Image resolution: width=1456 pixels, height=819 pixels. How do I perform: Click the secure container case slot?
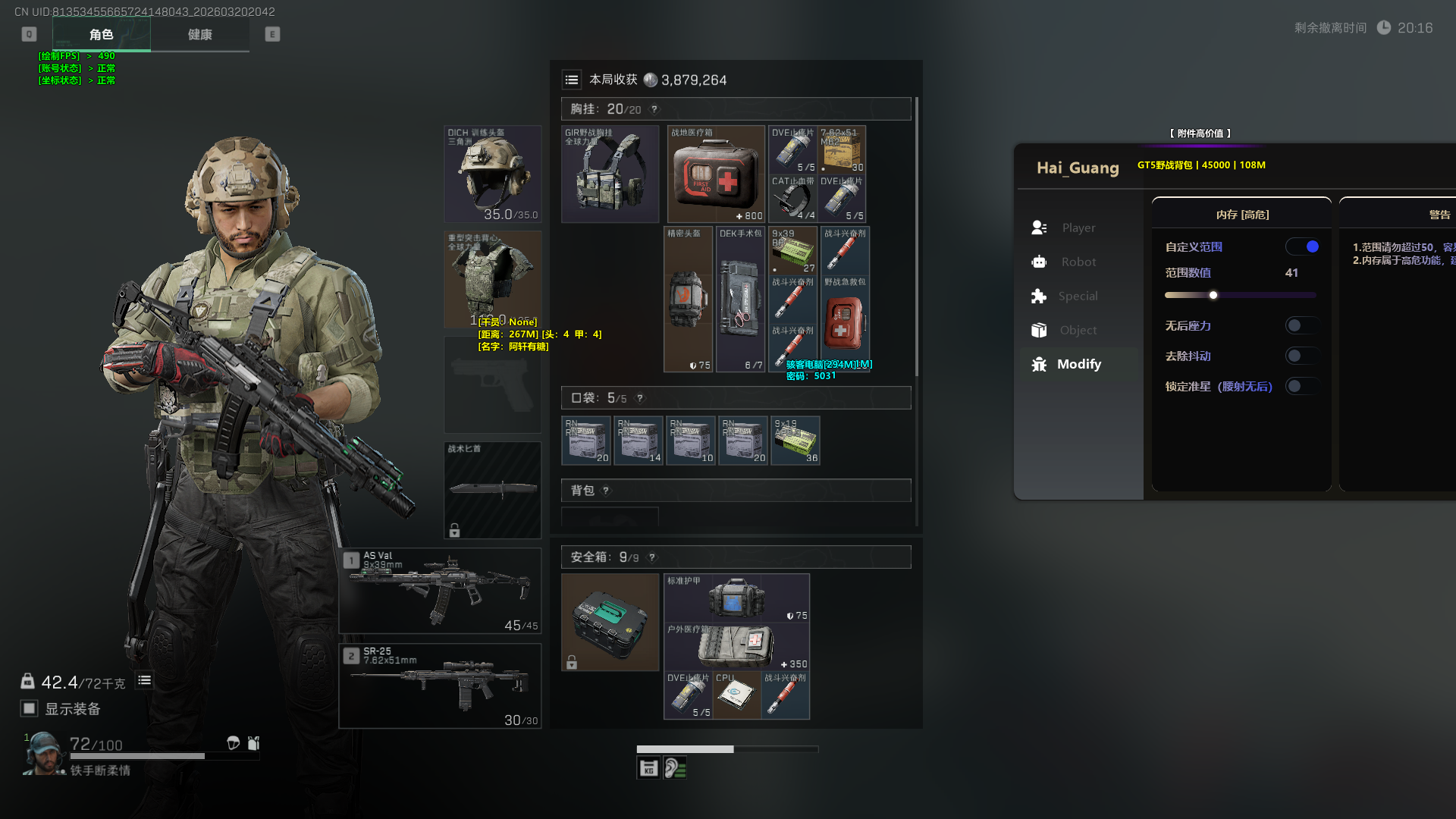coord(610,622)
